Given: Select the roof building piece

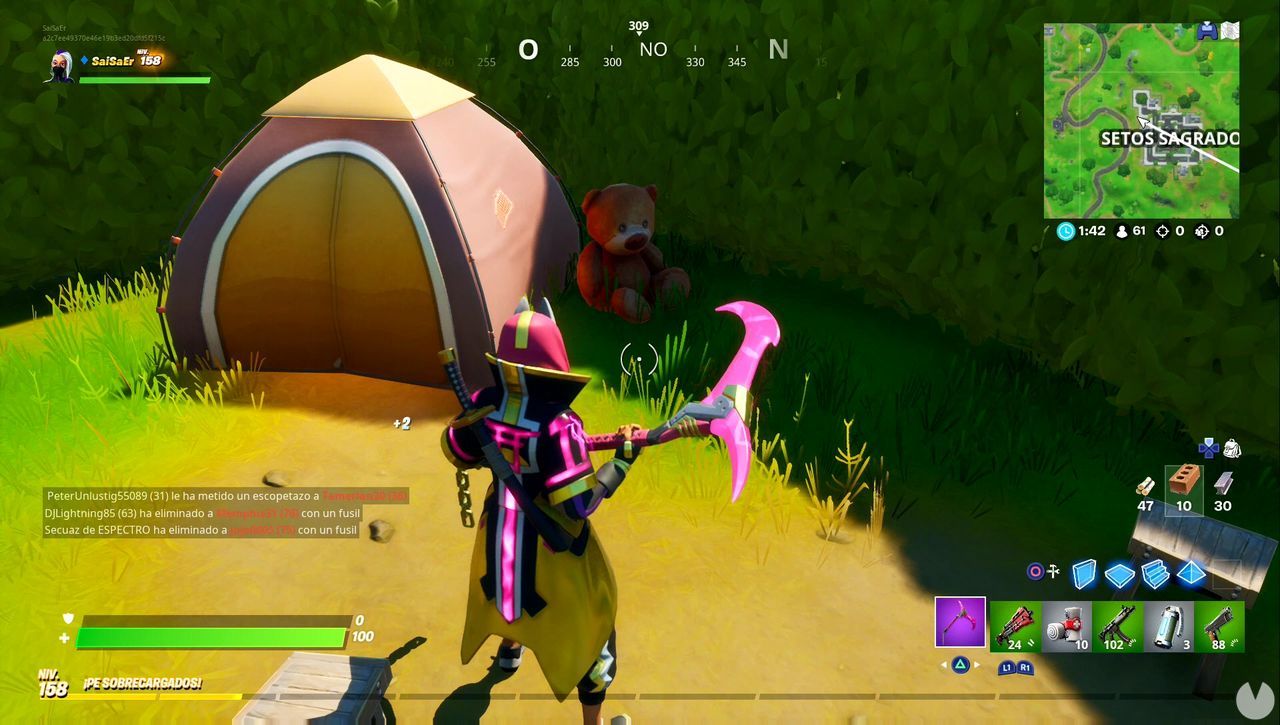Looking at the screenshot, I should (1190, 572).
